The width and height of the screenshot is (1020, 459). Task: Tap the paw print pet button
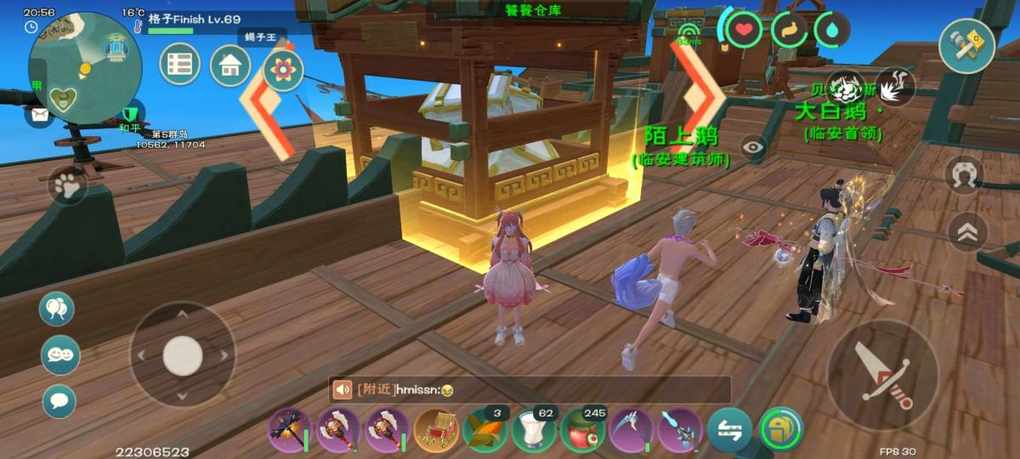tap(67, 185)
